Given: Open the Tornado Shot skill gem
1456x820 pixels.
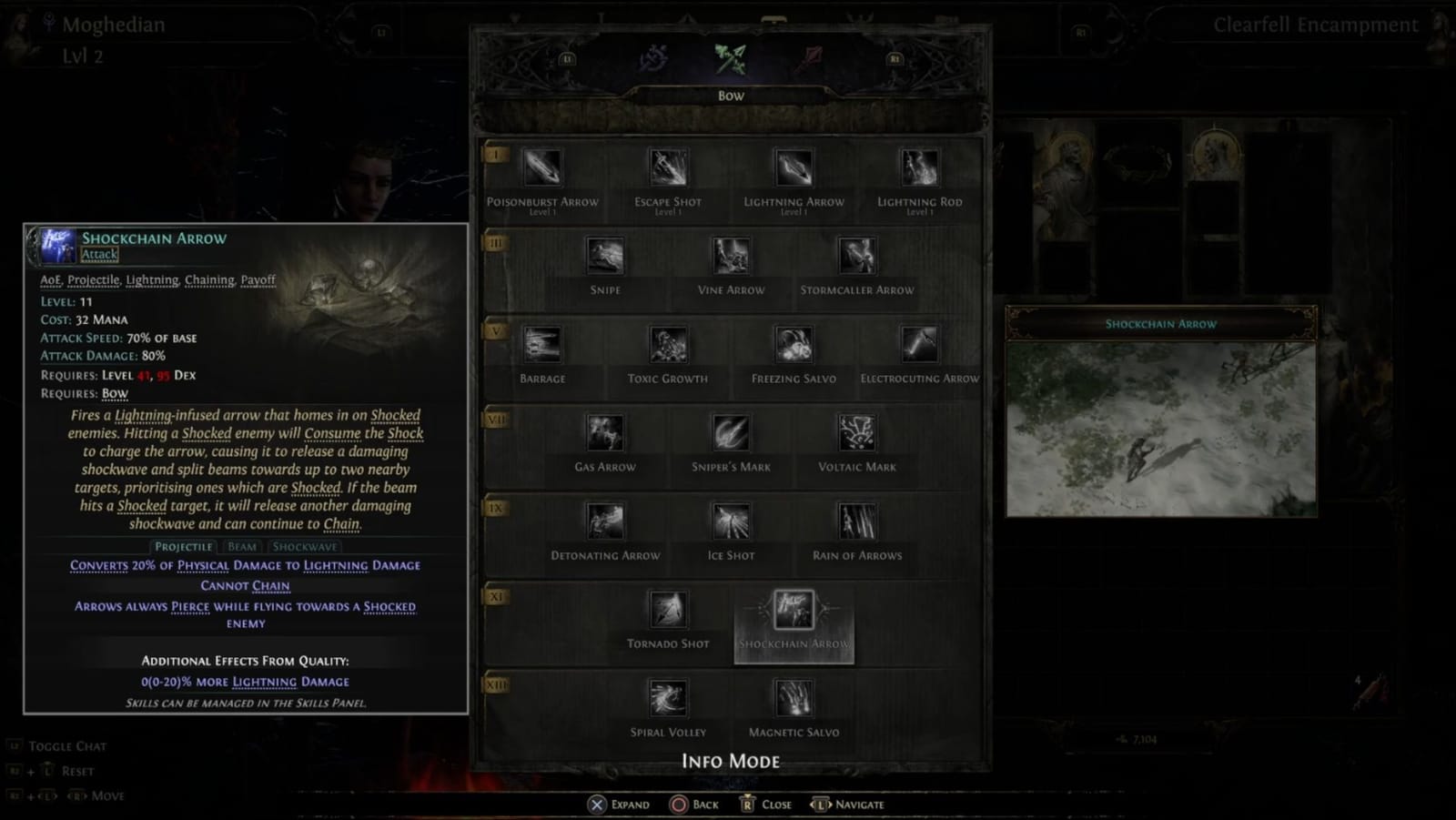Looking at the screenshot, I should point(669,612).
